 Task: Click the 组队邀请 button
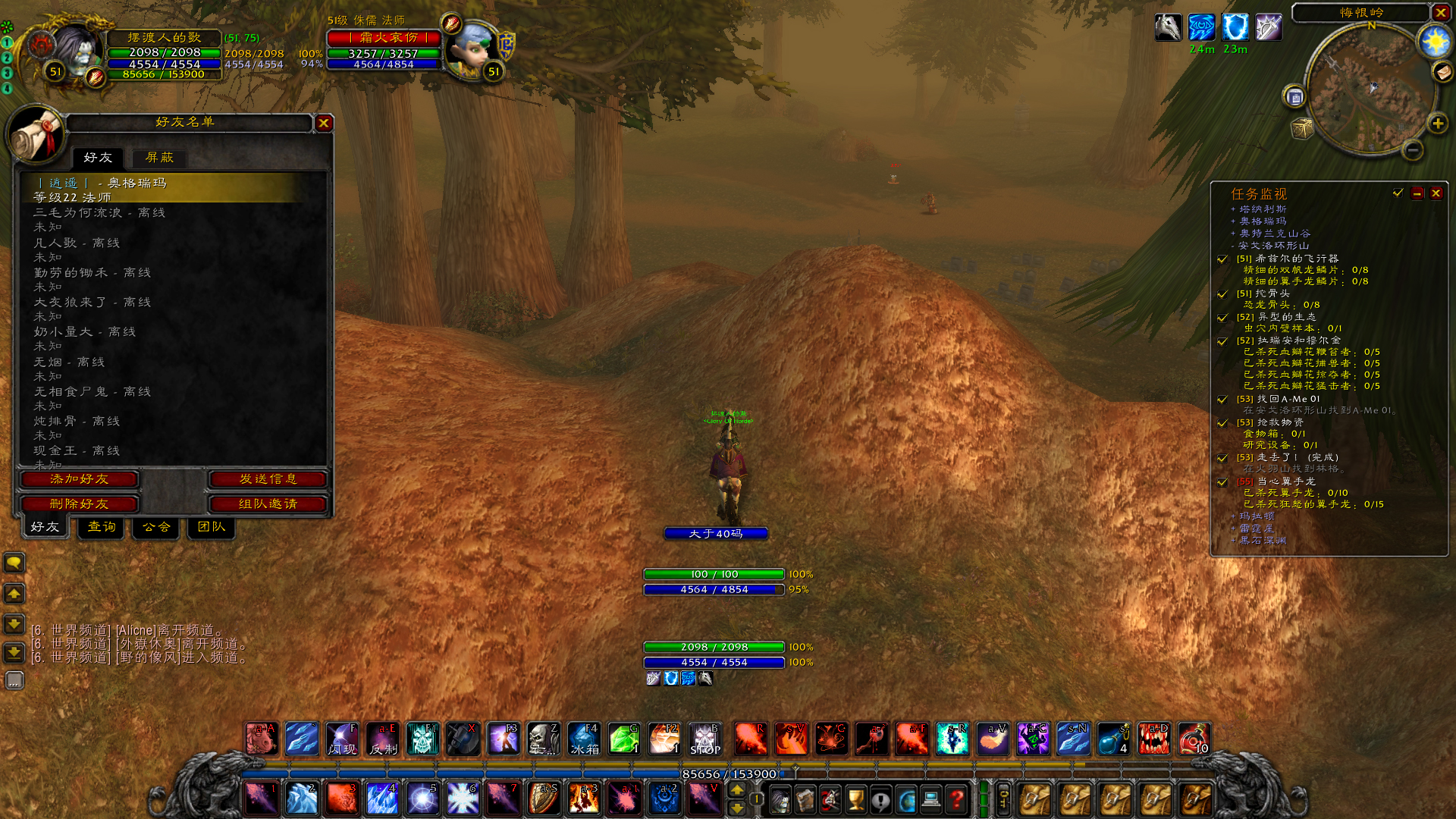267,504
